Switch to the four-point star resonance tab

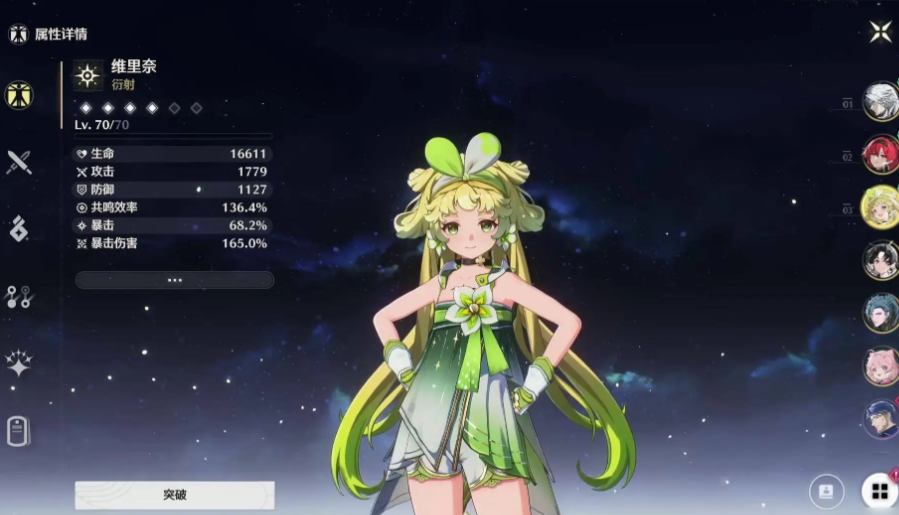coord(19,363)
